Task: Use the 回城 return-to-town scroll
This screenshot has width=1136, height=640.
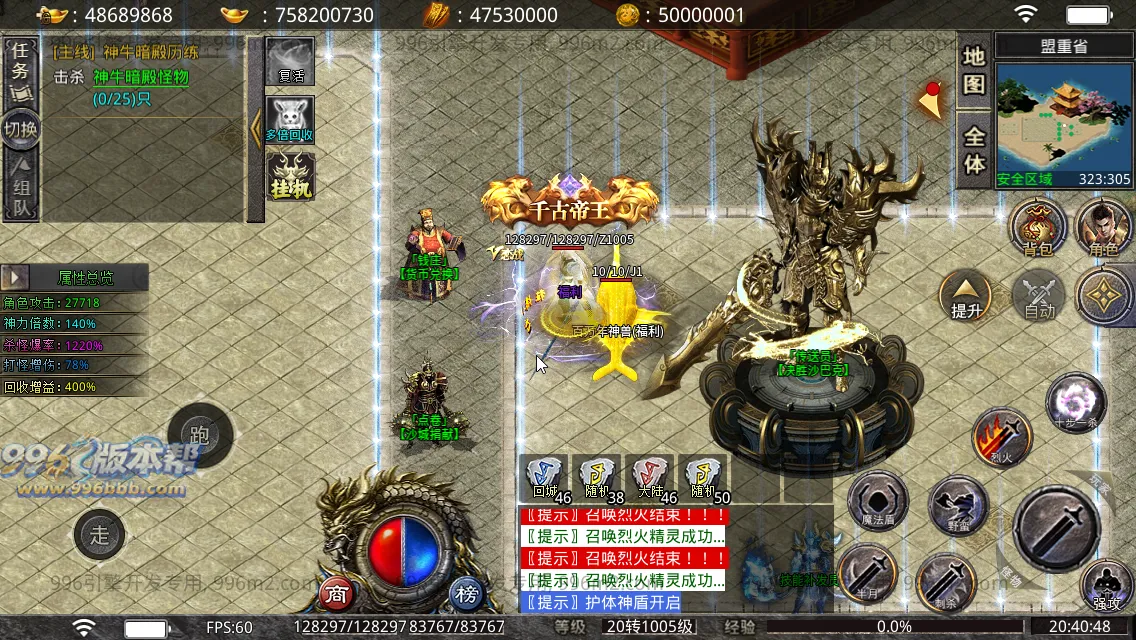Action: [544, 478]
